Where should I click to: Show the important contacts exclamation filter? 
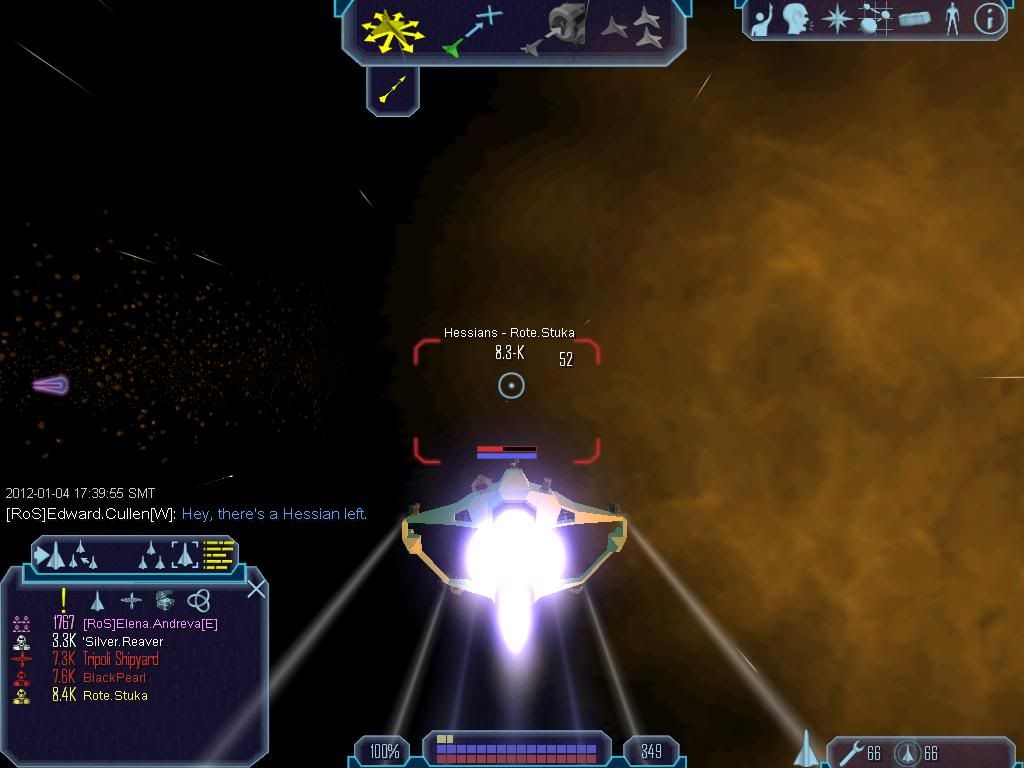(63, 600)
